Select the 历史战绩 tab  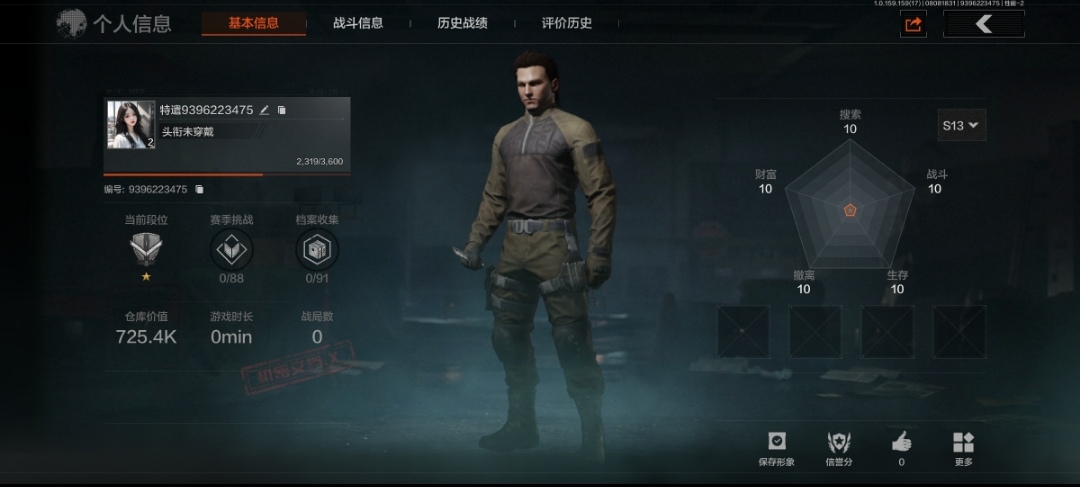click(462, 23)
